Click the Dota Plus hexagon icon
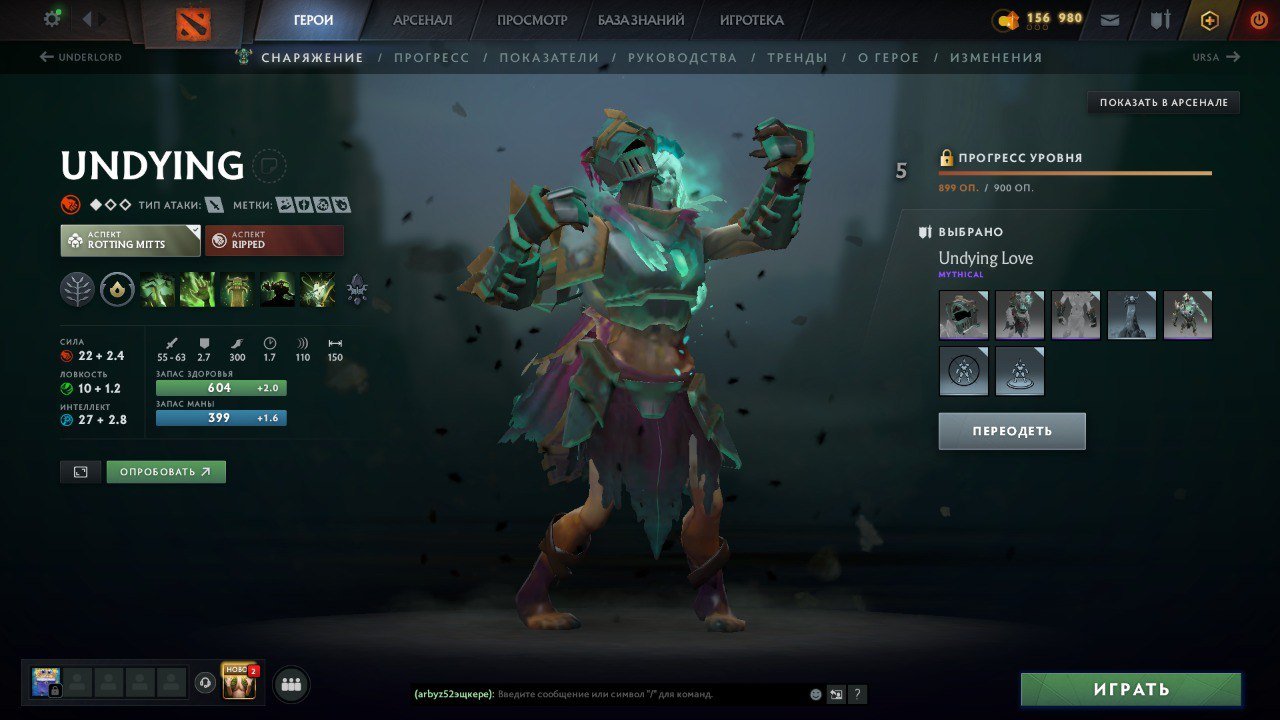 click(x=1209, y=18)
